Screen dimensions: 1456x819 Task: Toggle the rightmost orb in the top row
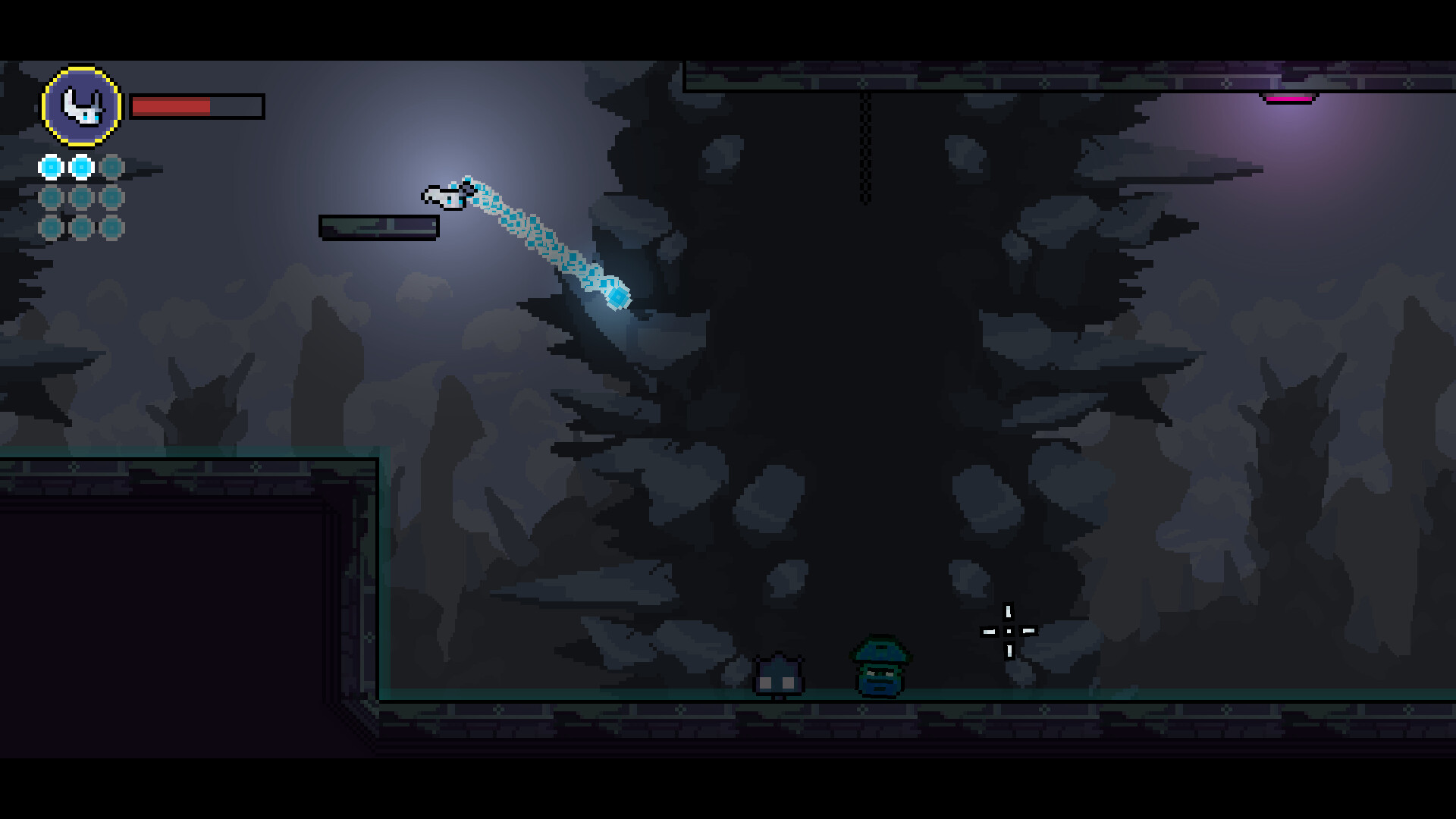click(x=110, y=168)
